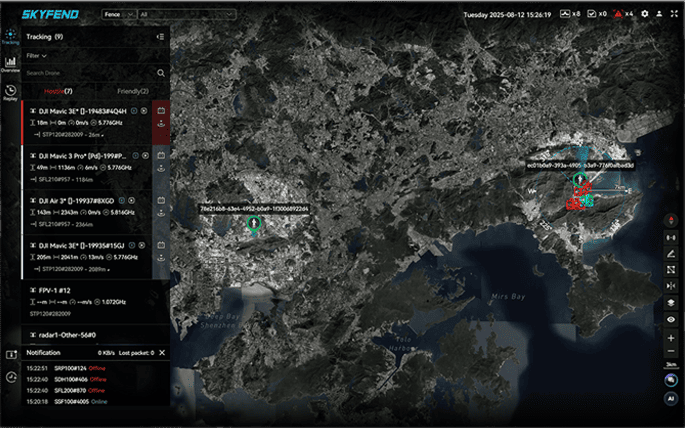Open the settings gear icon
Image resolution: width=685 pixels, height=428 pixels.
point(645,14)
